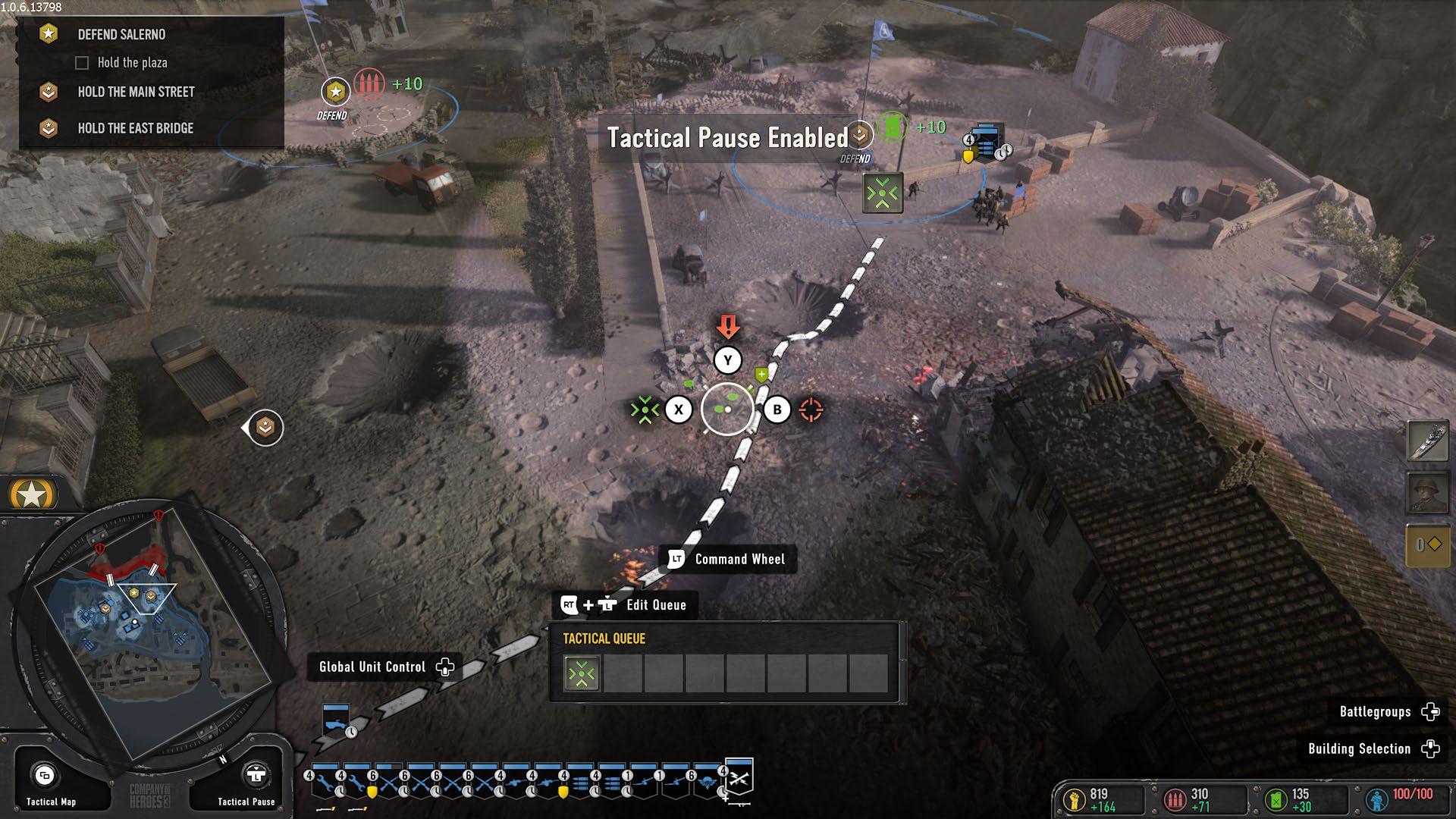This screenshot has width=1456, height=819.
Task: Select the queued order in Tactical Queue
Action: tap(582, 673)
